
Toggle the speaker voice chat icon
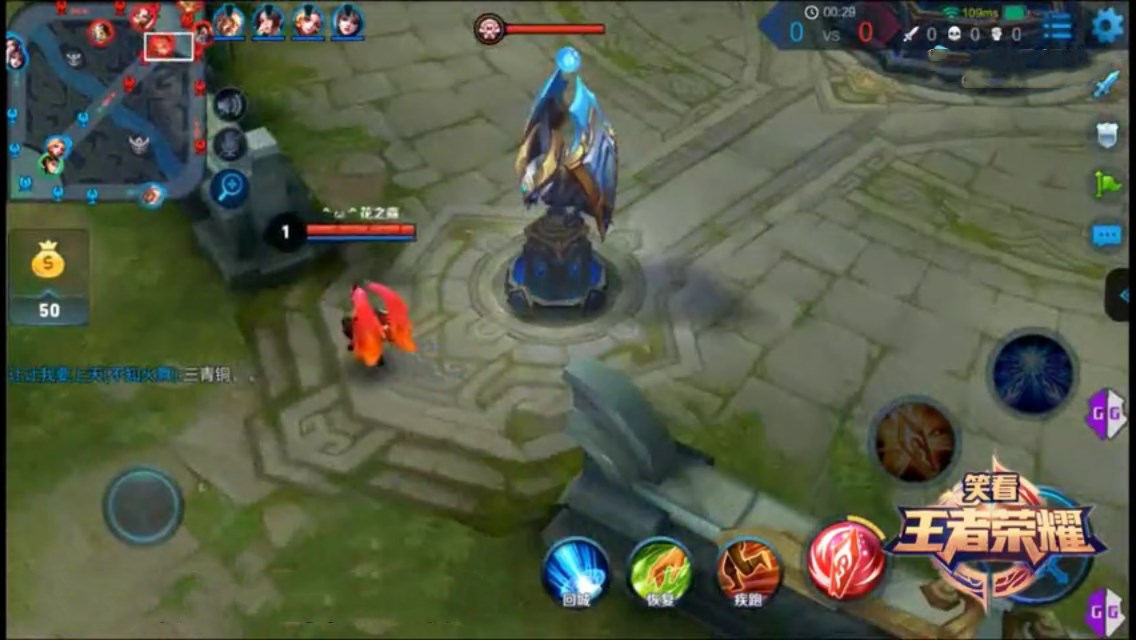coord(230,104)
